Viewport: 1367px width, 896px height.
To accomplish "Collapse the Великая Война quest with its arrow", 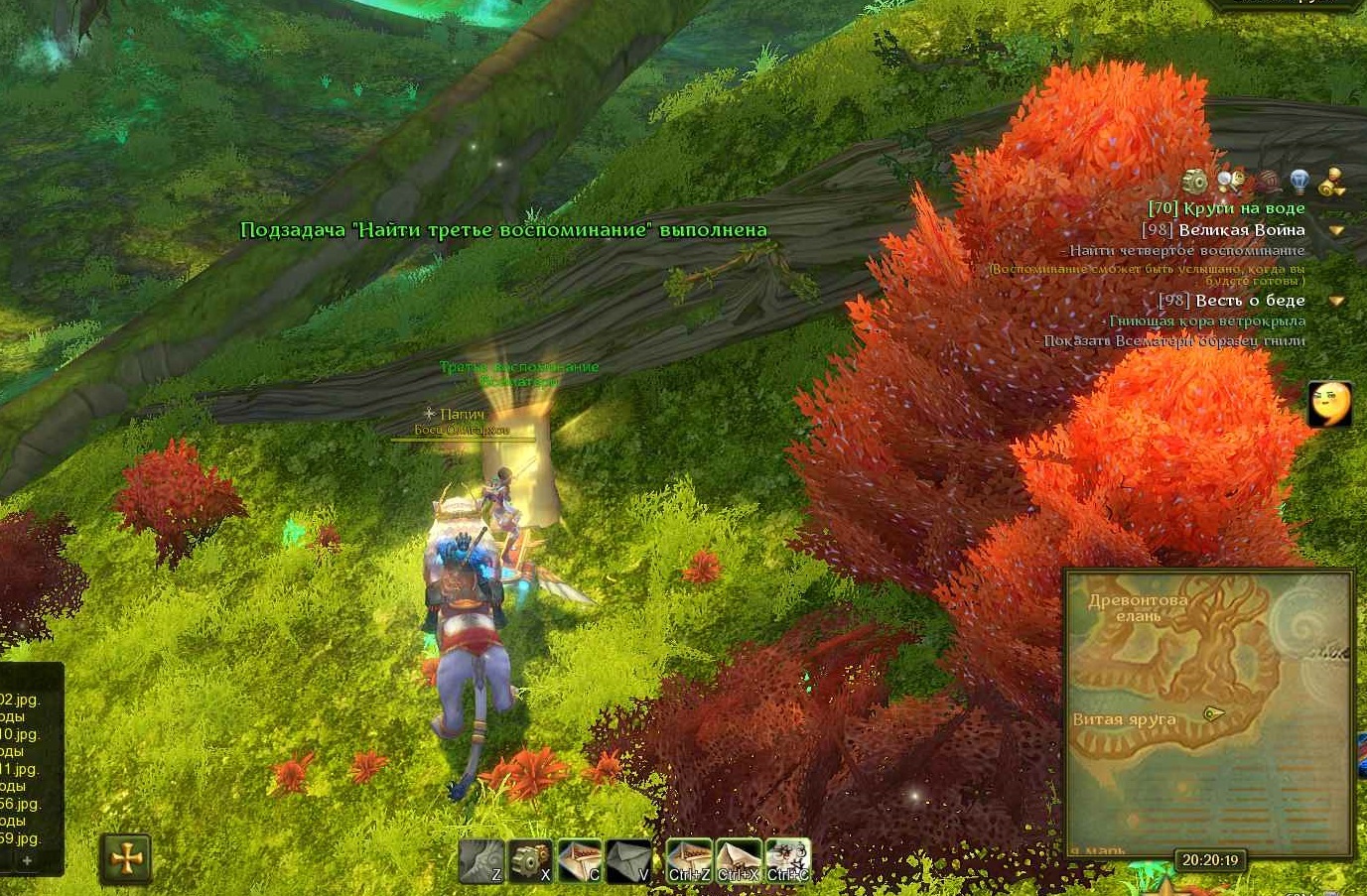I will pos(1336,230).
